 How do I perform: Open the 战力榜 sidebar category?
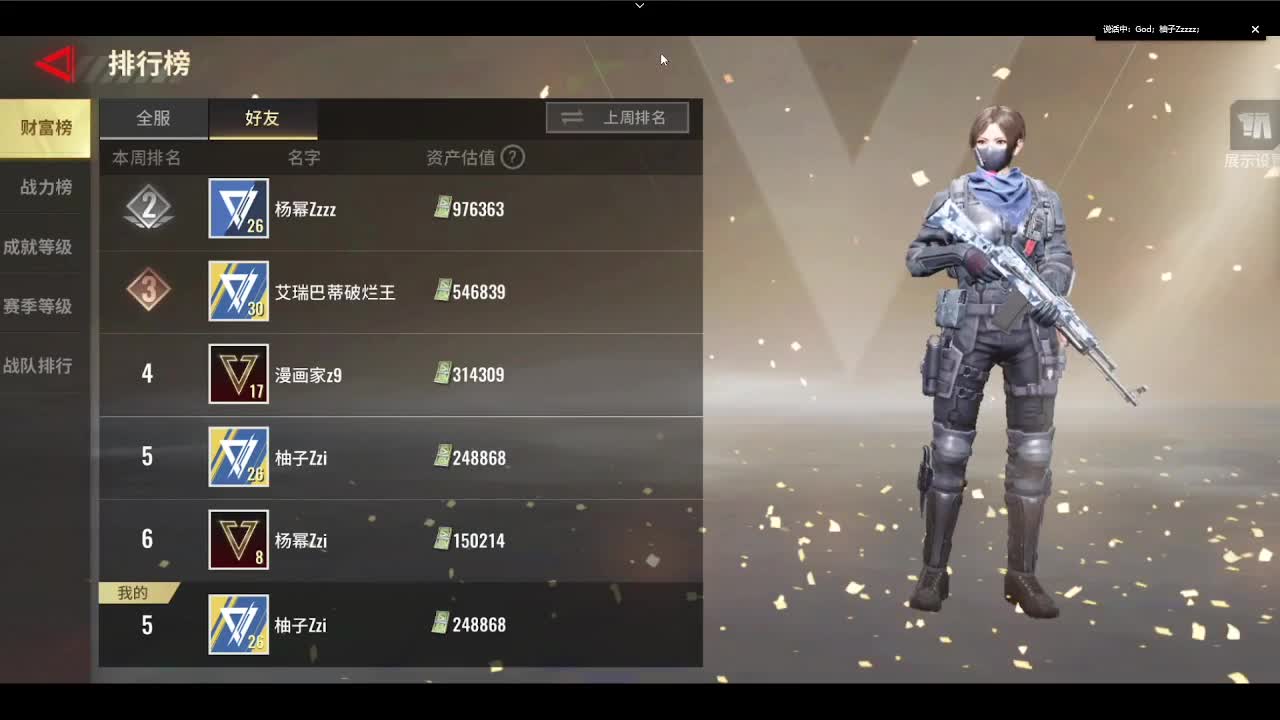point(44,187)
